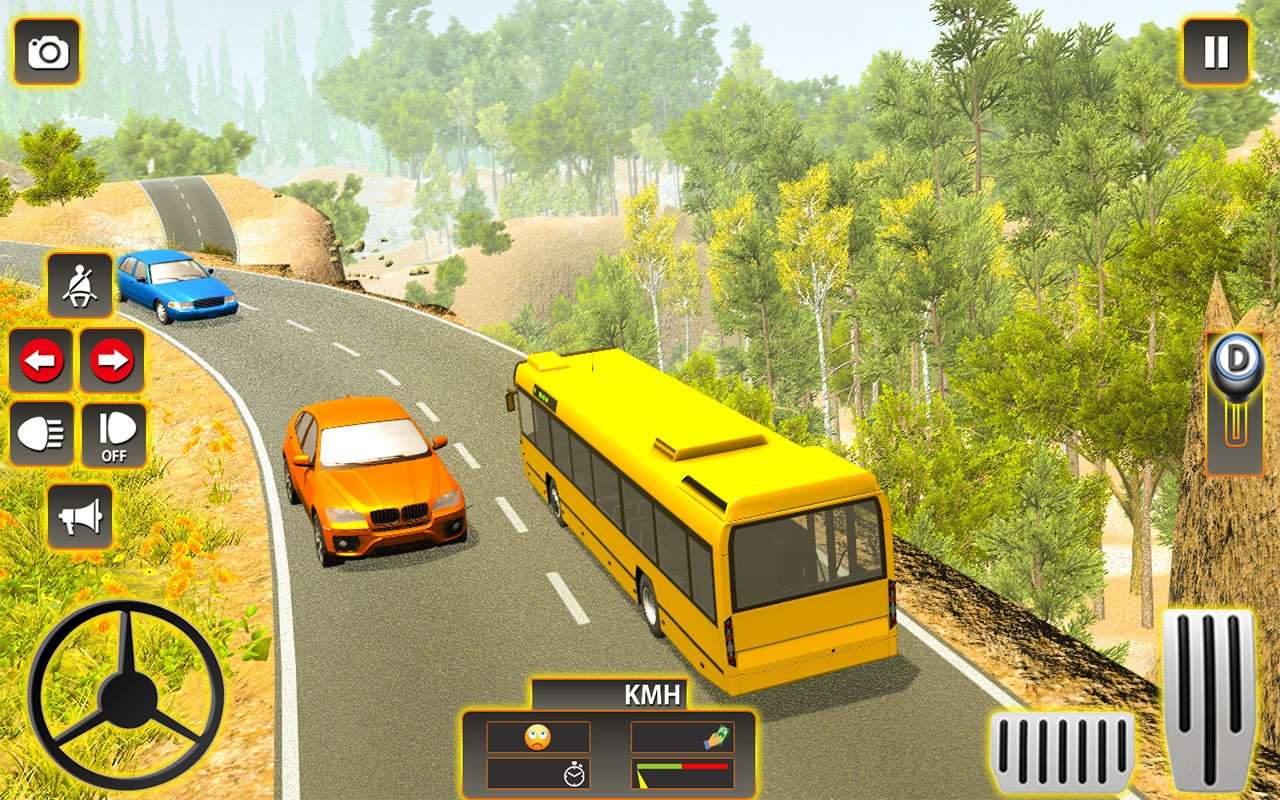Activate the seatbelt indicator icon
The image size is (1280, 800).
click(x=80, y=287)
